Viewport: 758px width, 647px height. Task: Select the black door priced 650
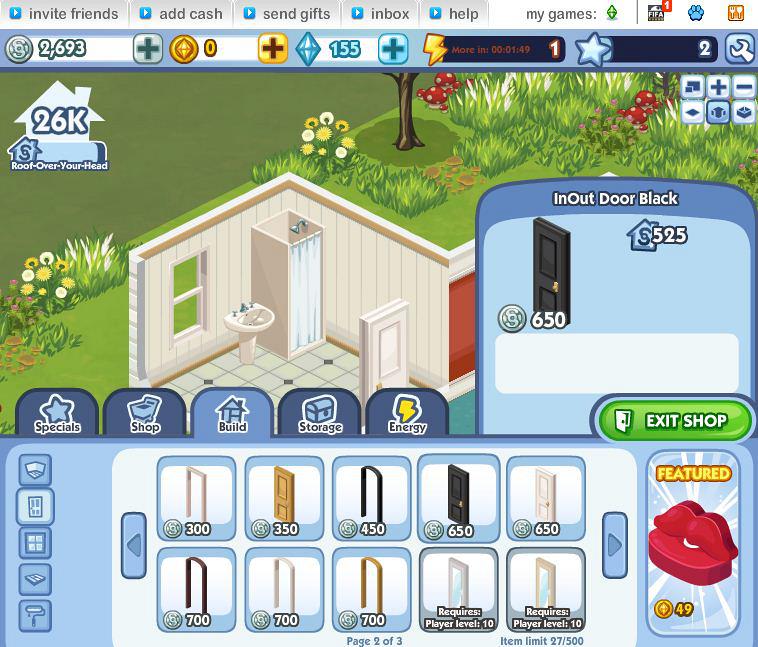coord(459,499)
